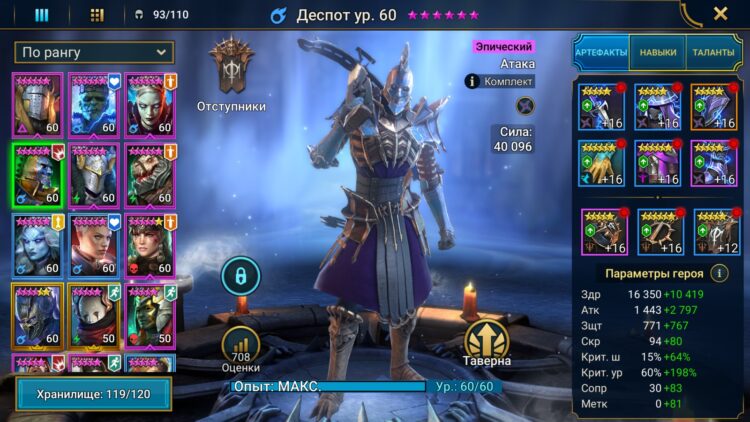This screenshot has width=750, height=422.
Task: Show hero parameters info icon
Action: tap(718, 273)
